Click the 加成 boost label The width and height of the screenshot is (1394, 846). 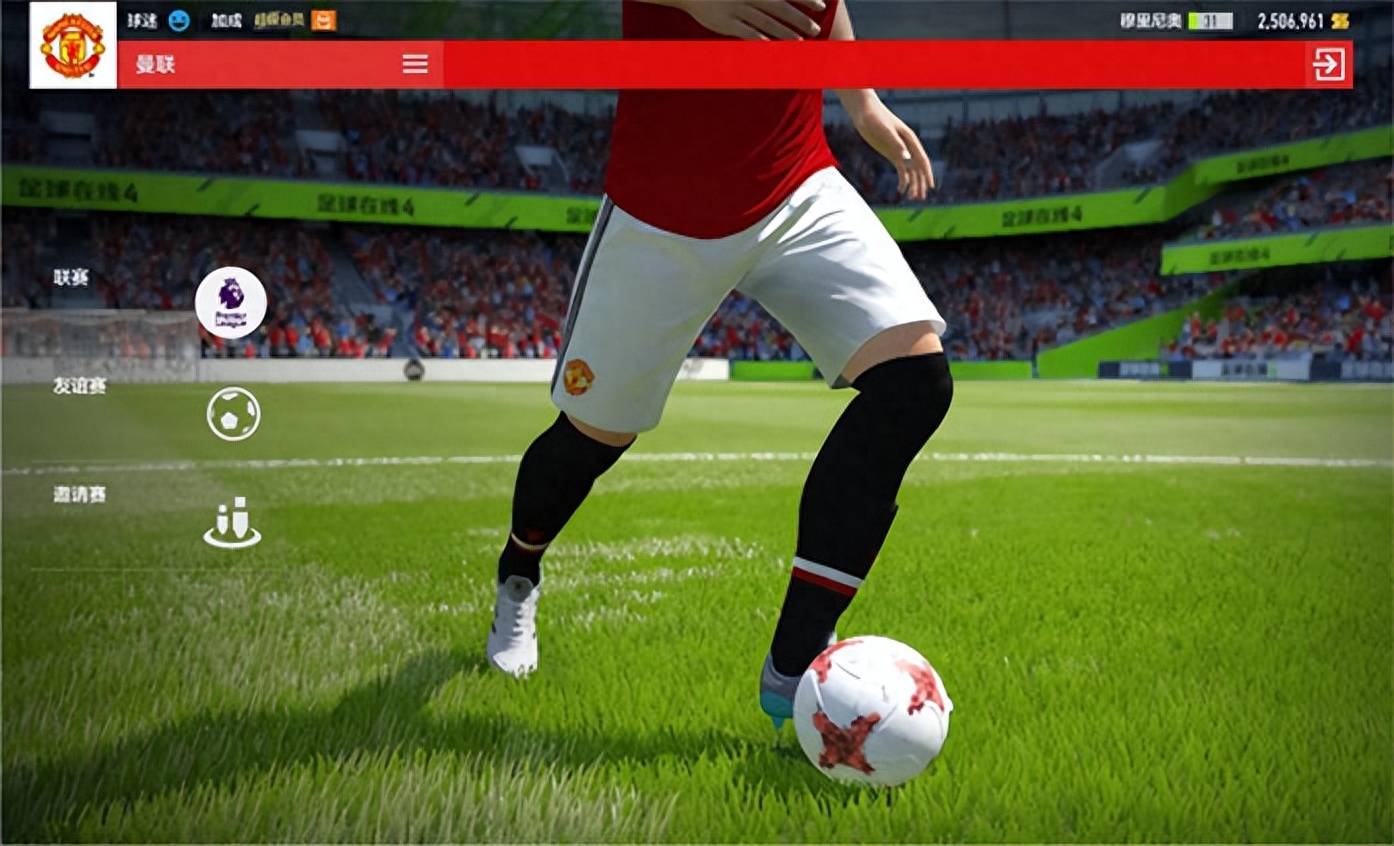point(227,20)
